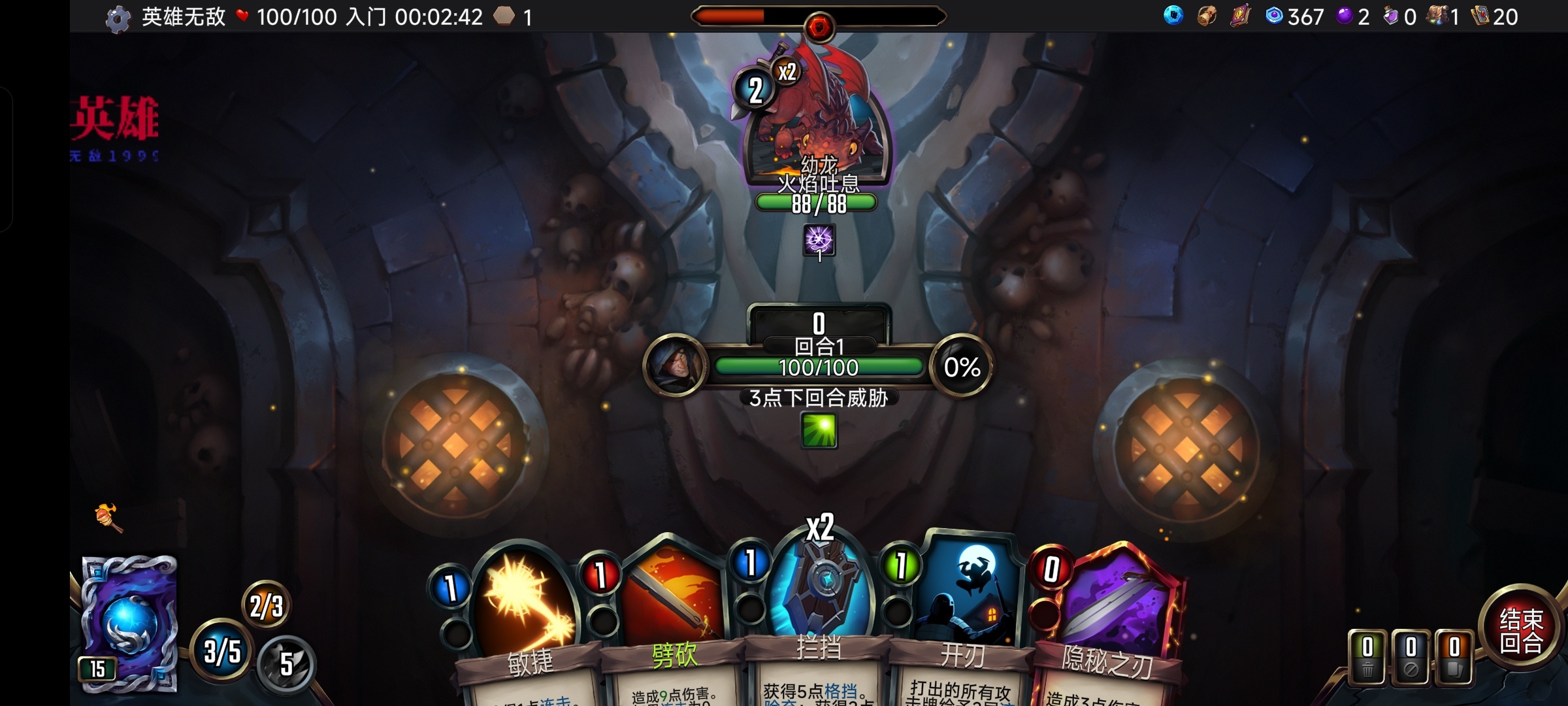Open the scroll map icon

1207,16
